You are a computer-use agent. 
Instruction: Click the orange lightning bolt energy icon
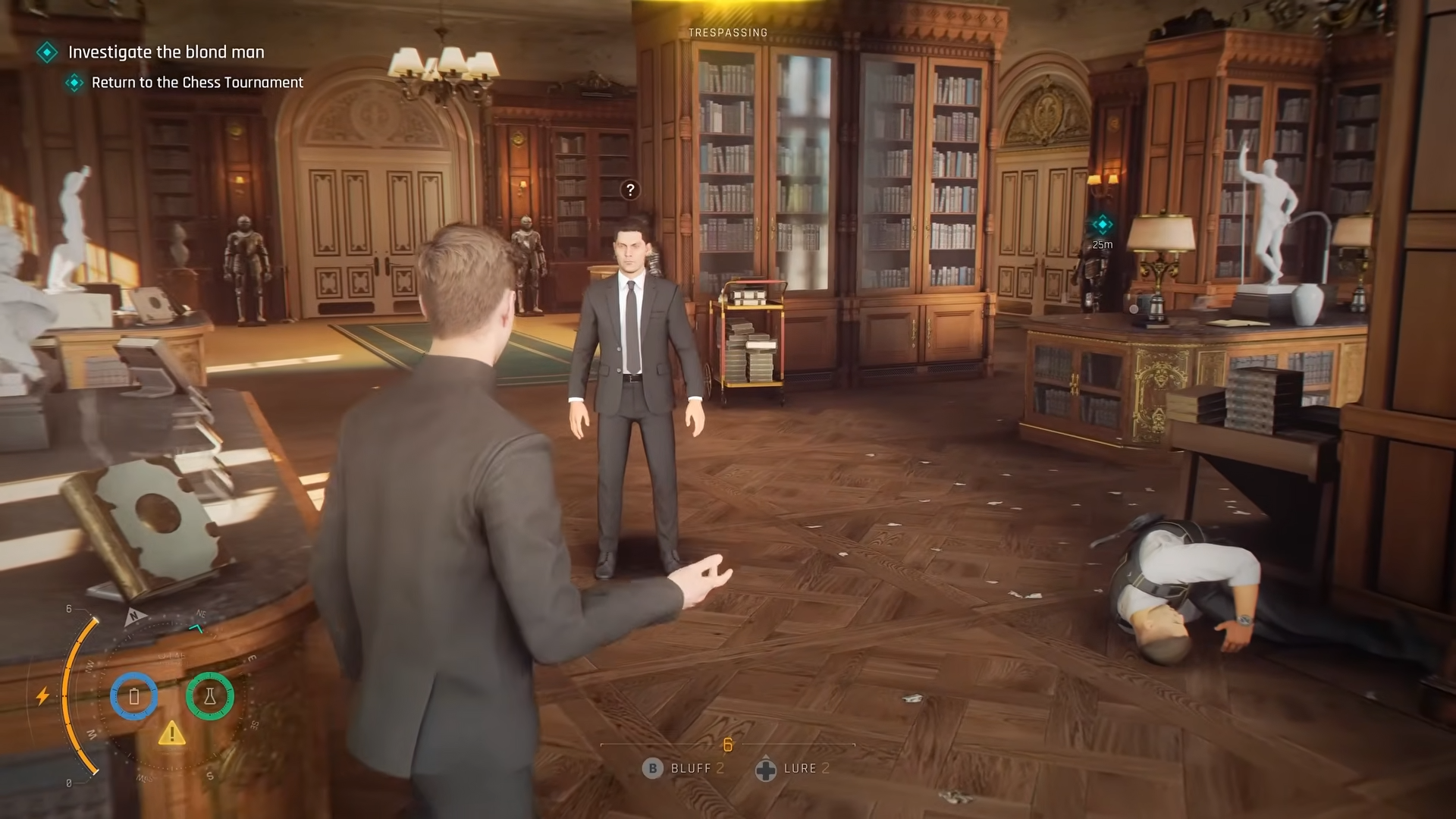(x=43, y=695)
